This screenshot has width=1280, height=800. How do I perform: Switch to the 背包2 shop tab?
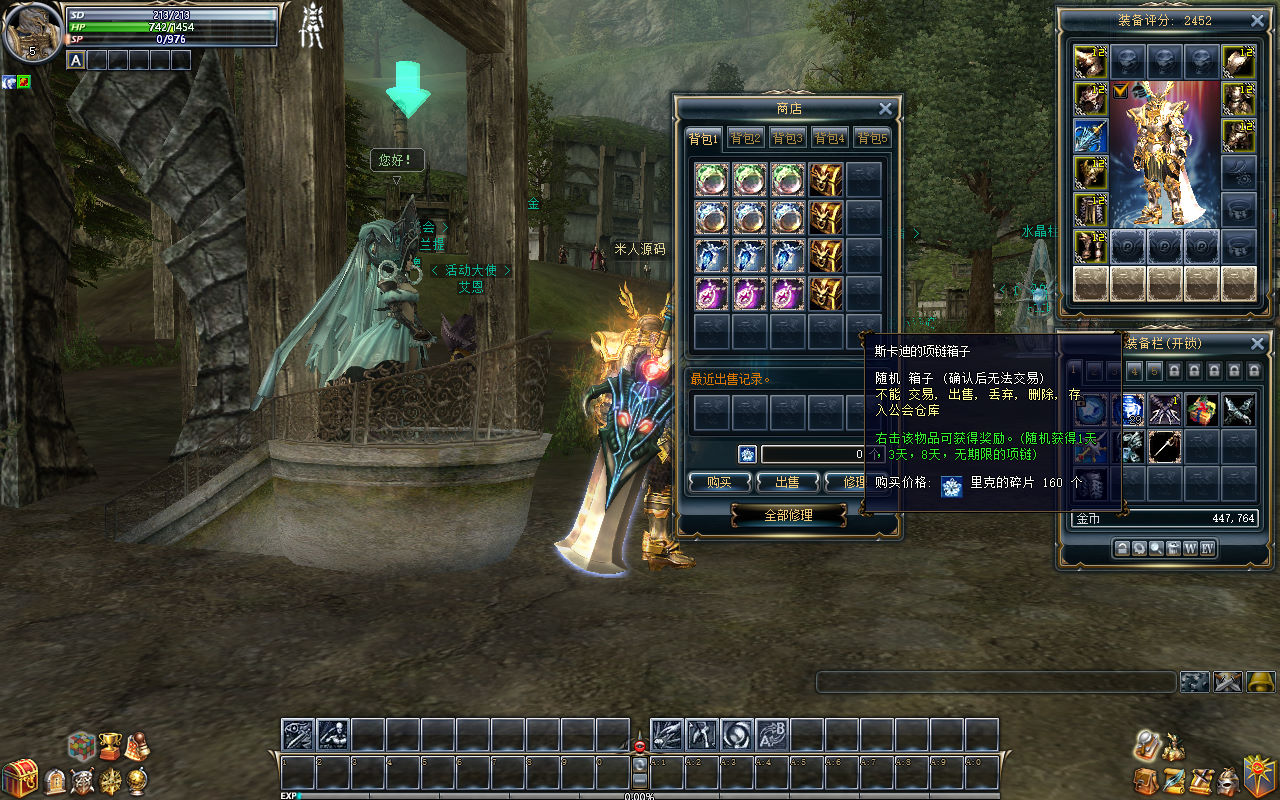[x=745, y=138]
